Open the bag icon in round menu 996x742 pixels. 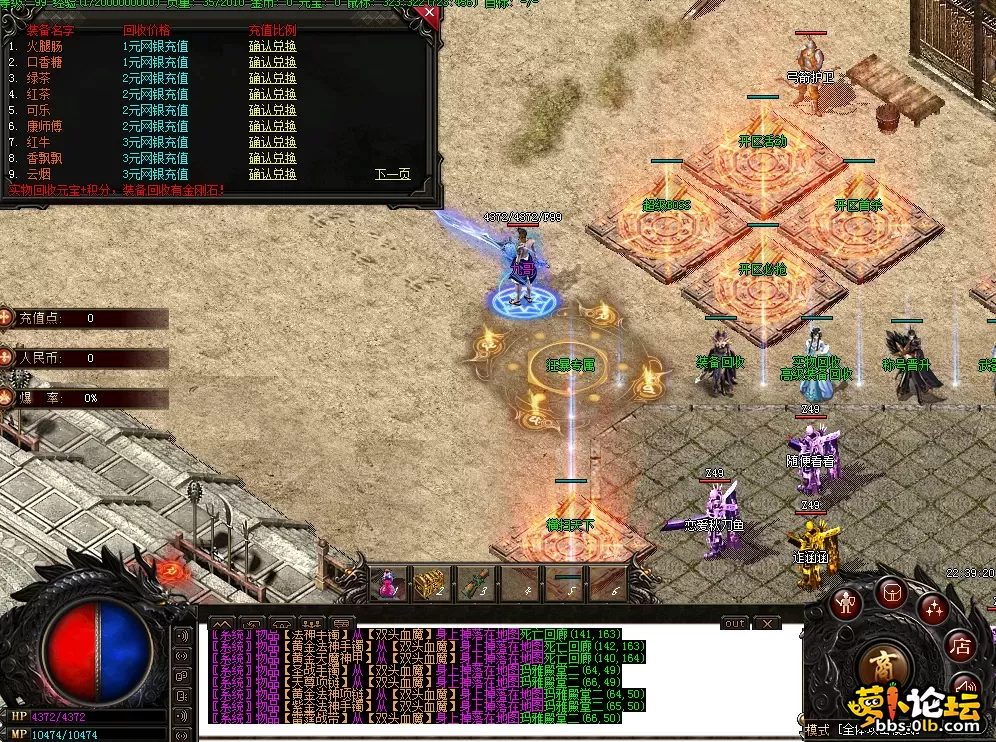coord(889,592)
